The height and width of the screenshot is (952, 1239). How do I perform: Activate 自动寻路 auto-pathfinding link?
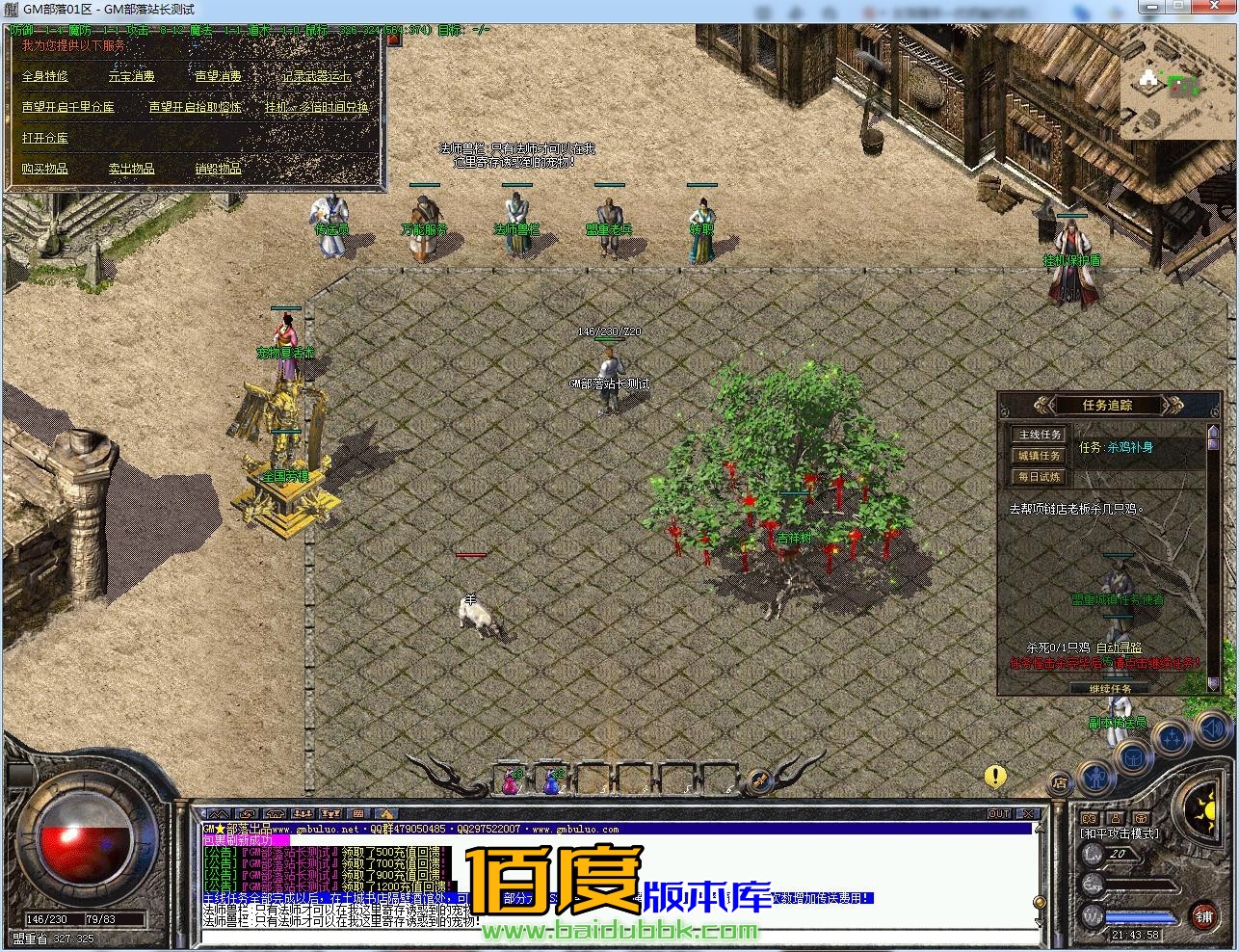coord(1120,648)
